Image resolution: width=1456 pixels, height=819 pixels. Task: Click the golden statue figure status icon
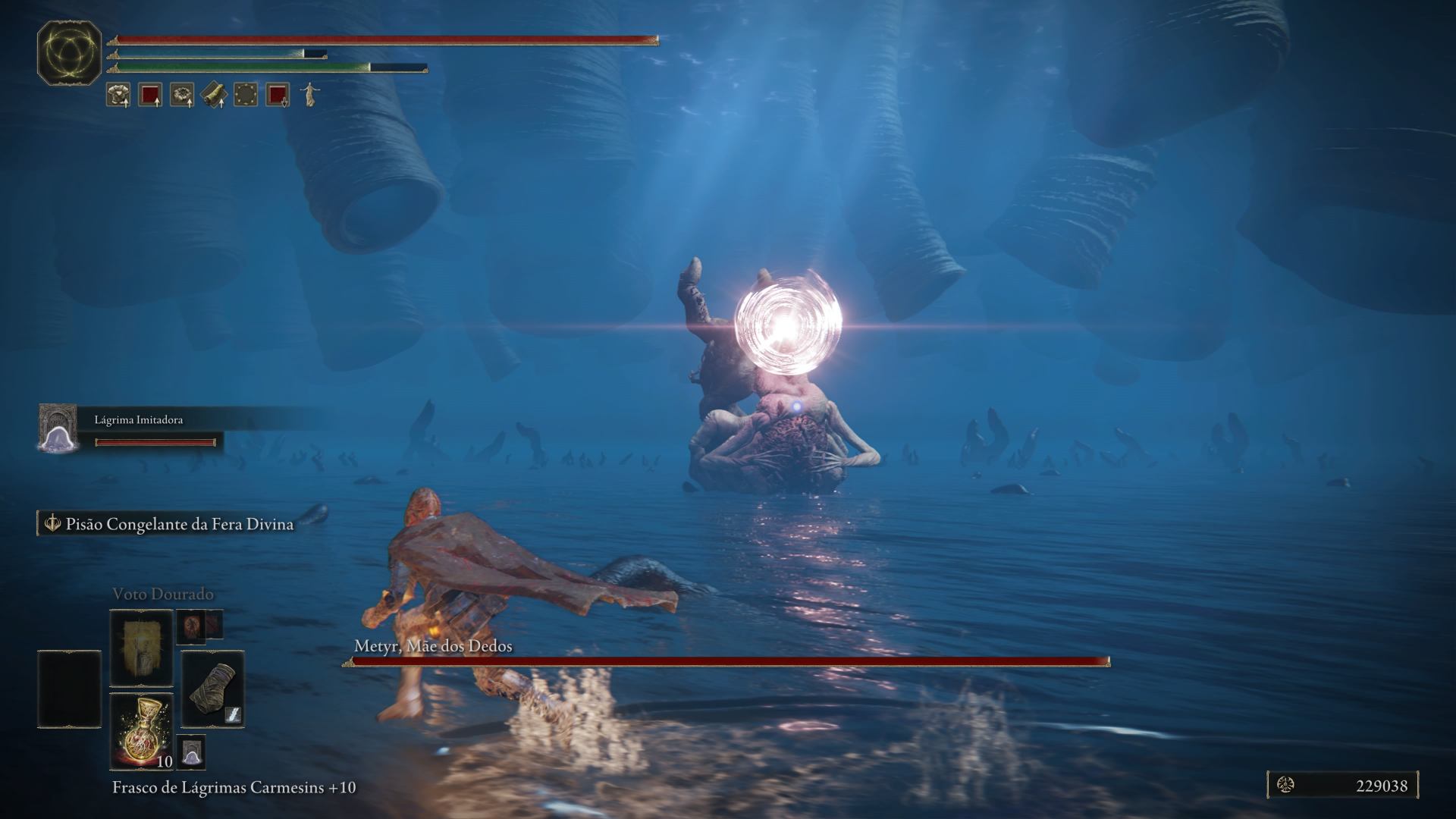pos(309,95)
